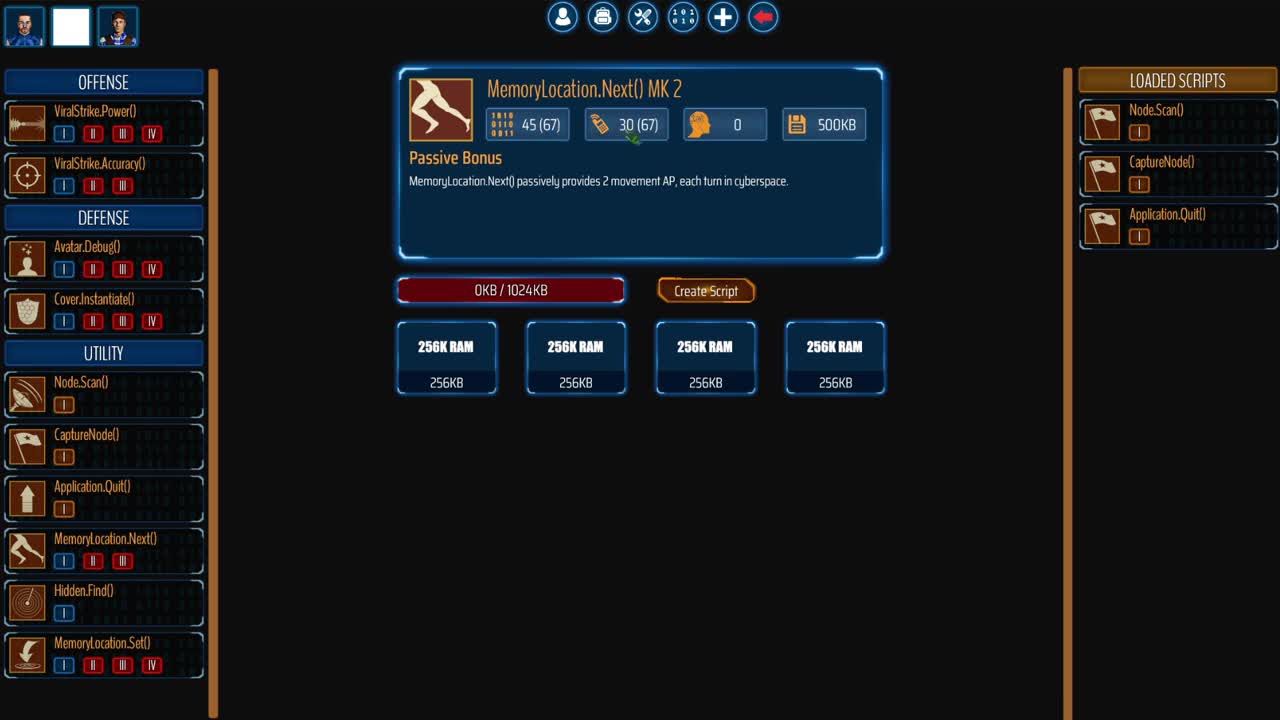Click the wrench and screwdriver tools icon
Screen dimensions: 1280x720
click(642, 17)
